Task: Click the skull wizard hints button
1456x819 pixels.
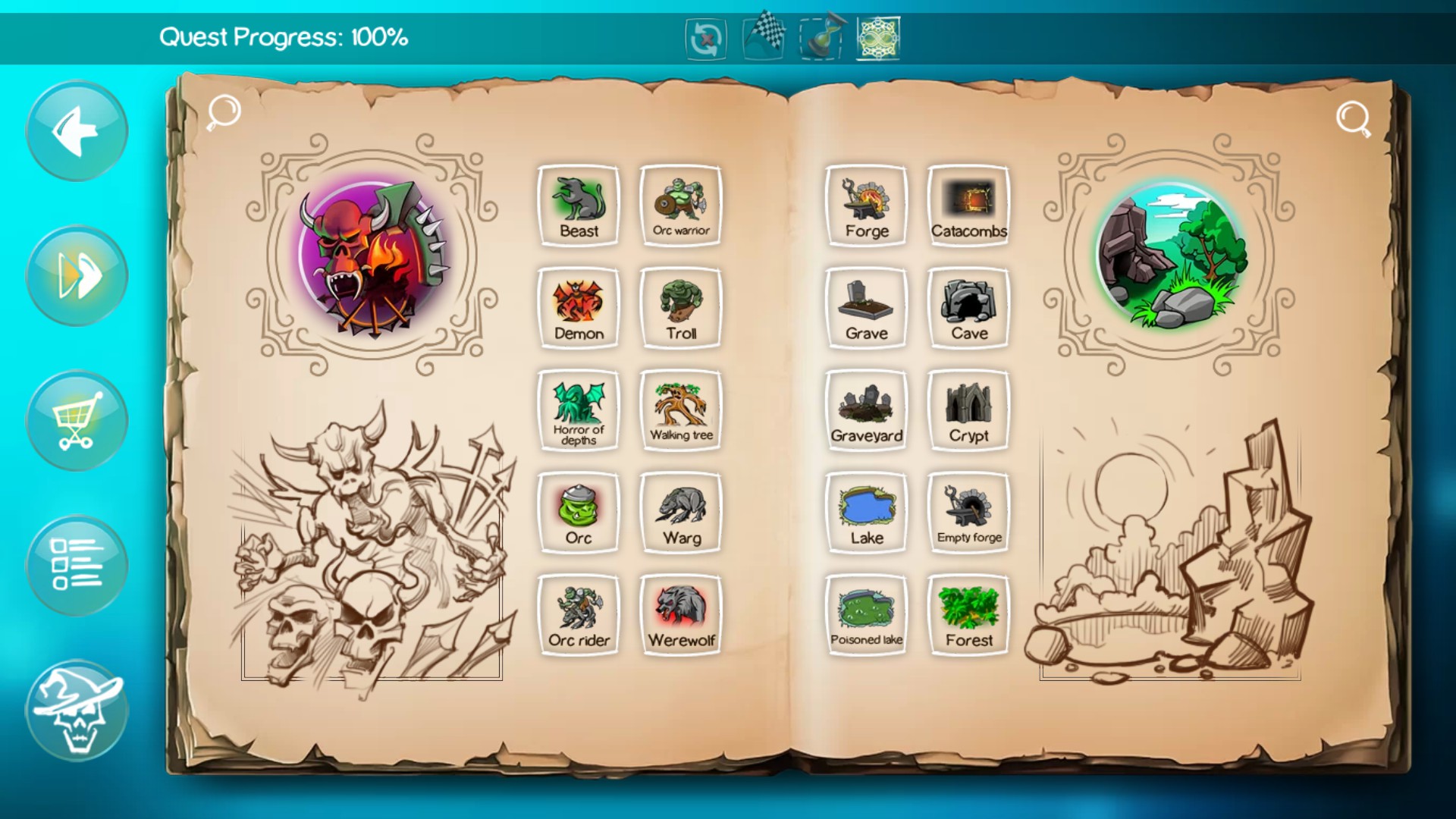Action: coord(76,709)
